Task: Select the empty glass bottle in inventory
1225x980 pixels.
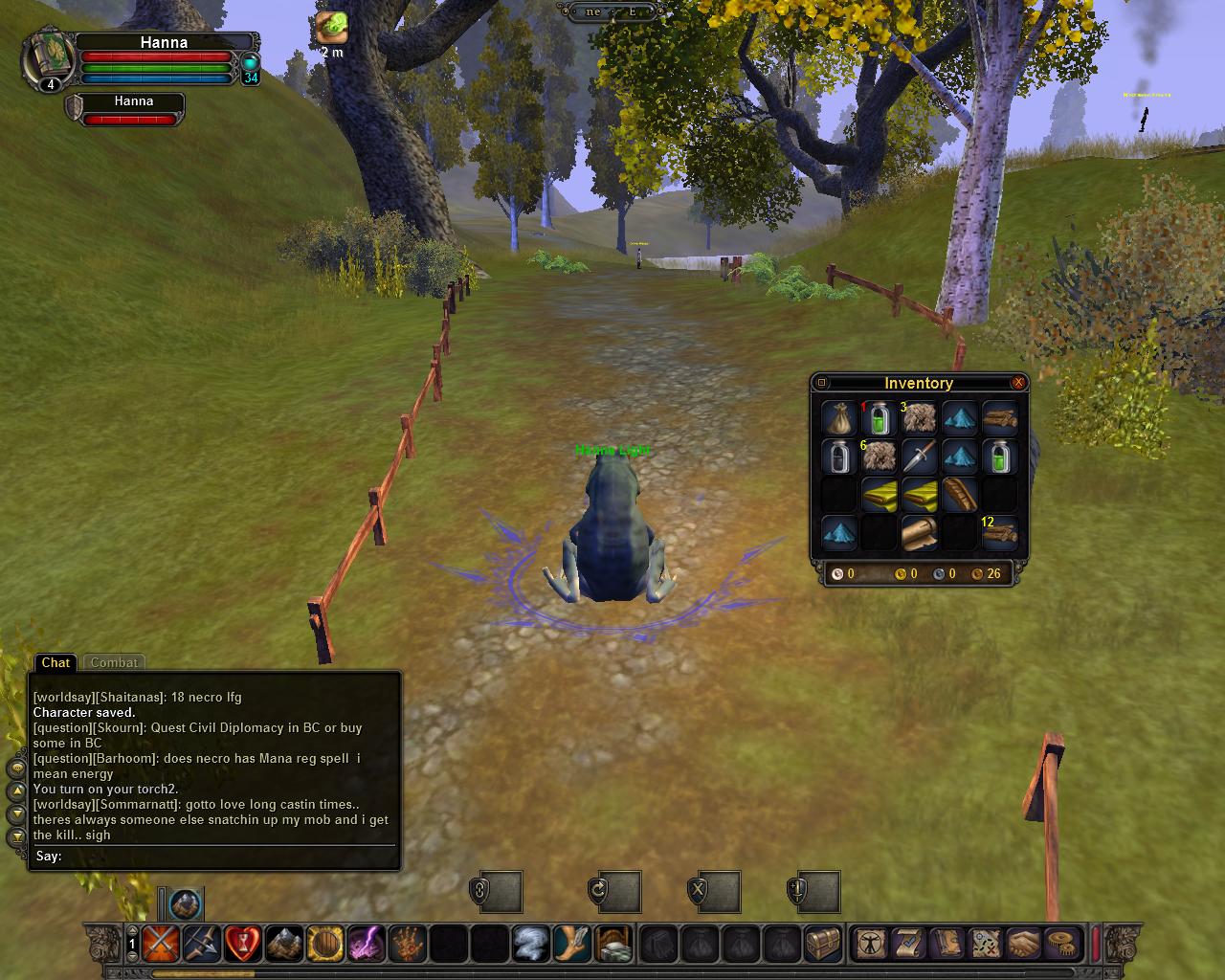Action: [x=839, y=457]
